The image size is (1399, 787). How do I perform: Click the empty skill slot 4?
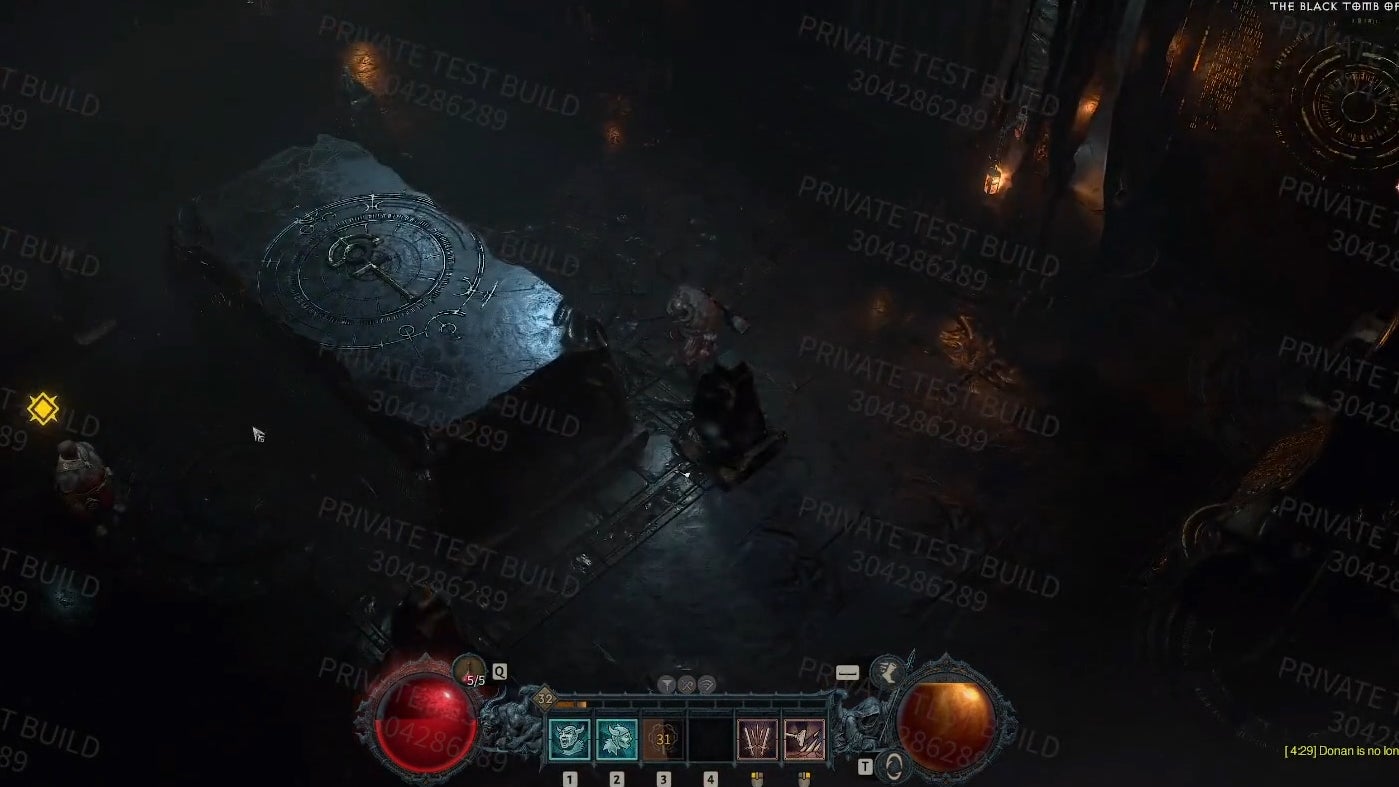tap(711, 738)
